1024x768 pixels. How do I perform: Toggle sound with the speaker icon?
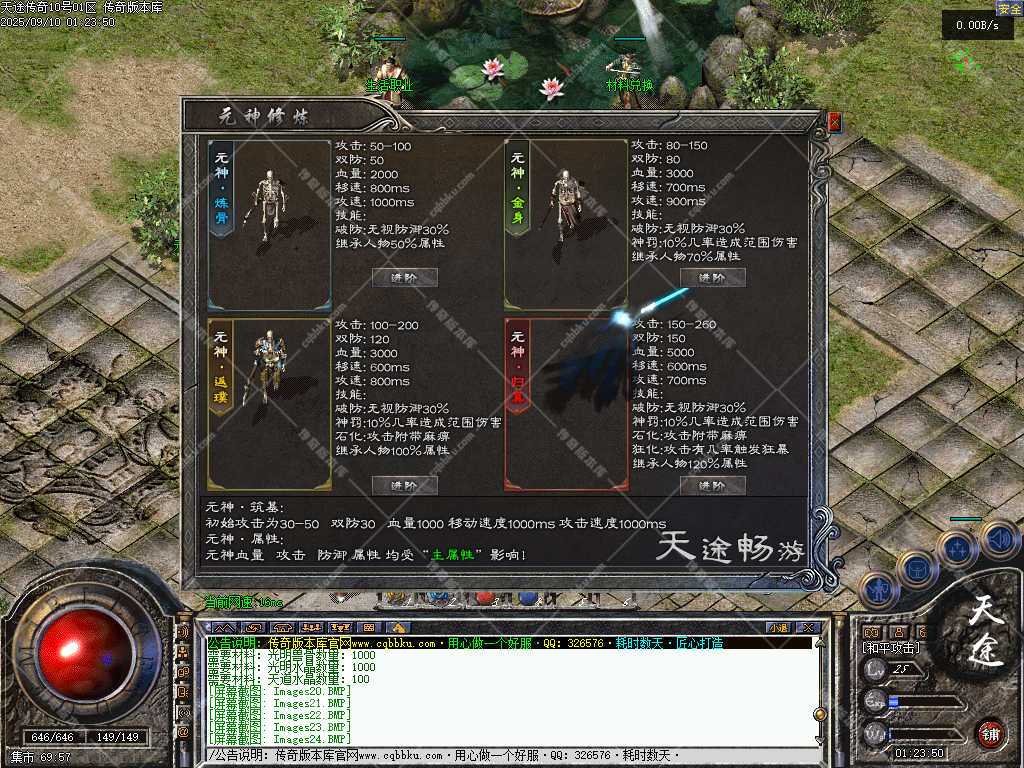pos(999,539)
